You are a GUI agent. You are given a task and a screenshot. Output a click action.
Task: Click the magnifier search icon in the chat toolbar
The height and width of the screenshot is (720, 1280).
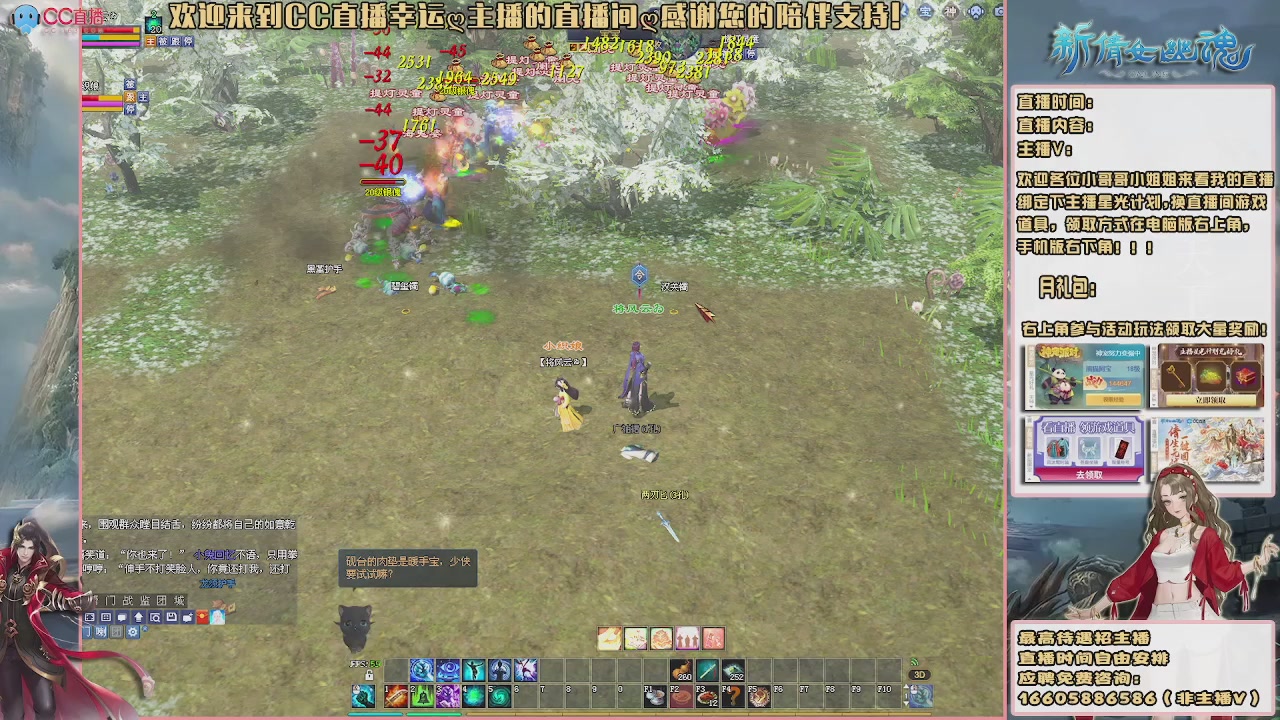155,615
